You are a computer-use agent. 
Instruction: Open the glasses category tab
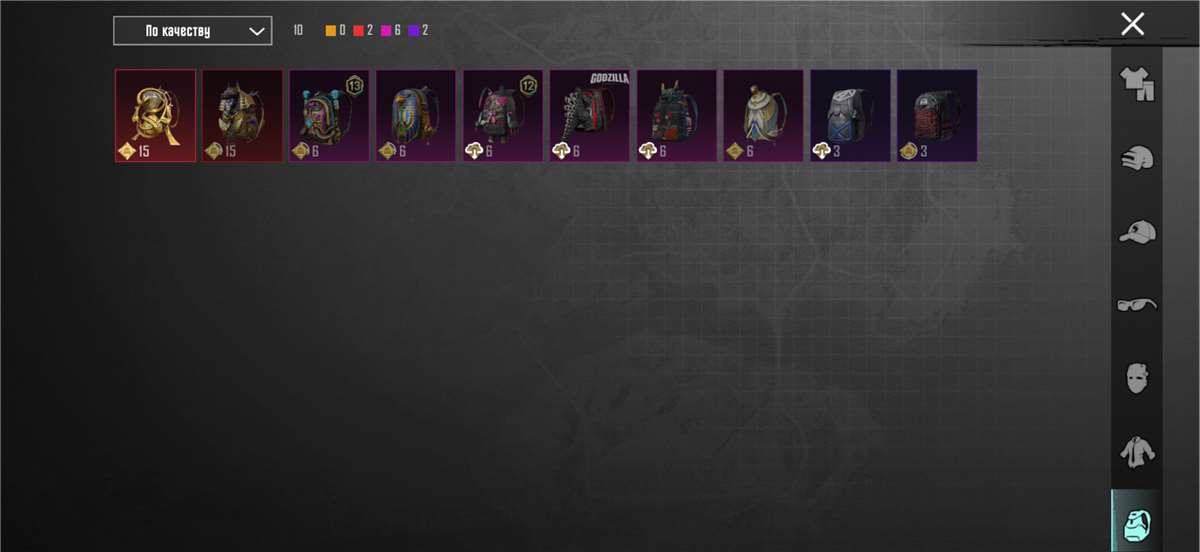pos(1137,304)
